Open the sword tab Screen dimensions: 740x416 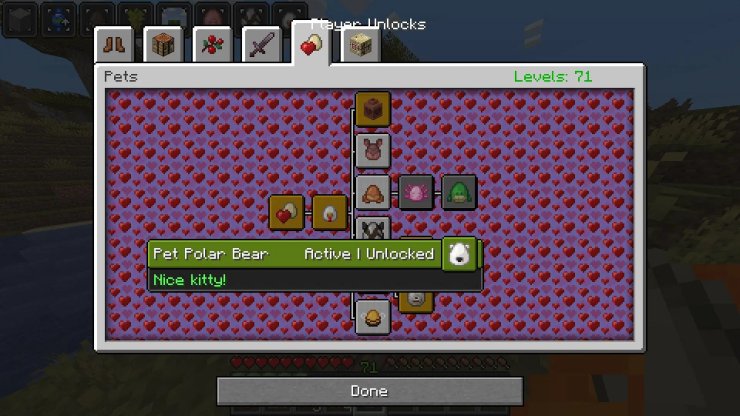[261, 45]
